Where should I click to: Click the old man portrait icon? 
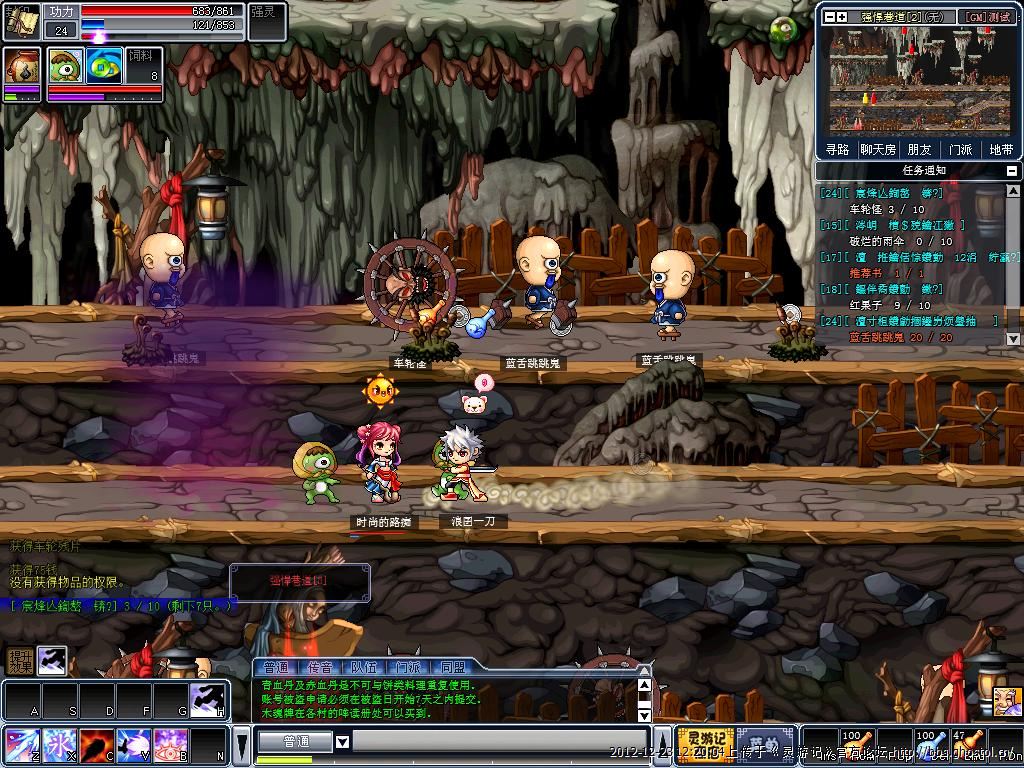(x=1006, y=699)
